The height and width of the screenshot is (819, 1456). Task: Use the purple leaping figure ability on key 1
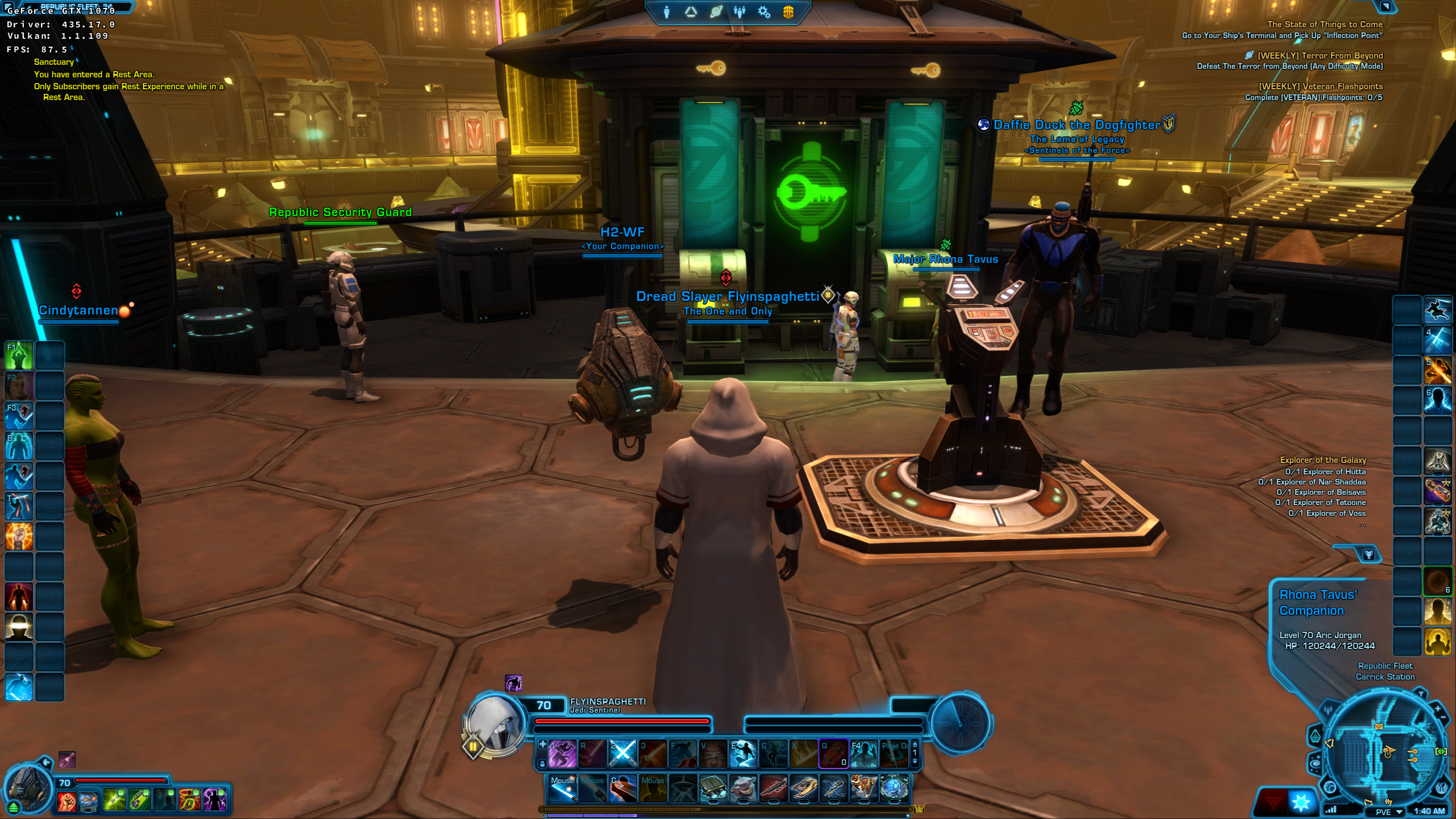[562, 754]
